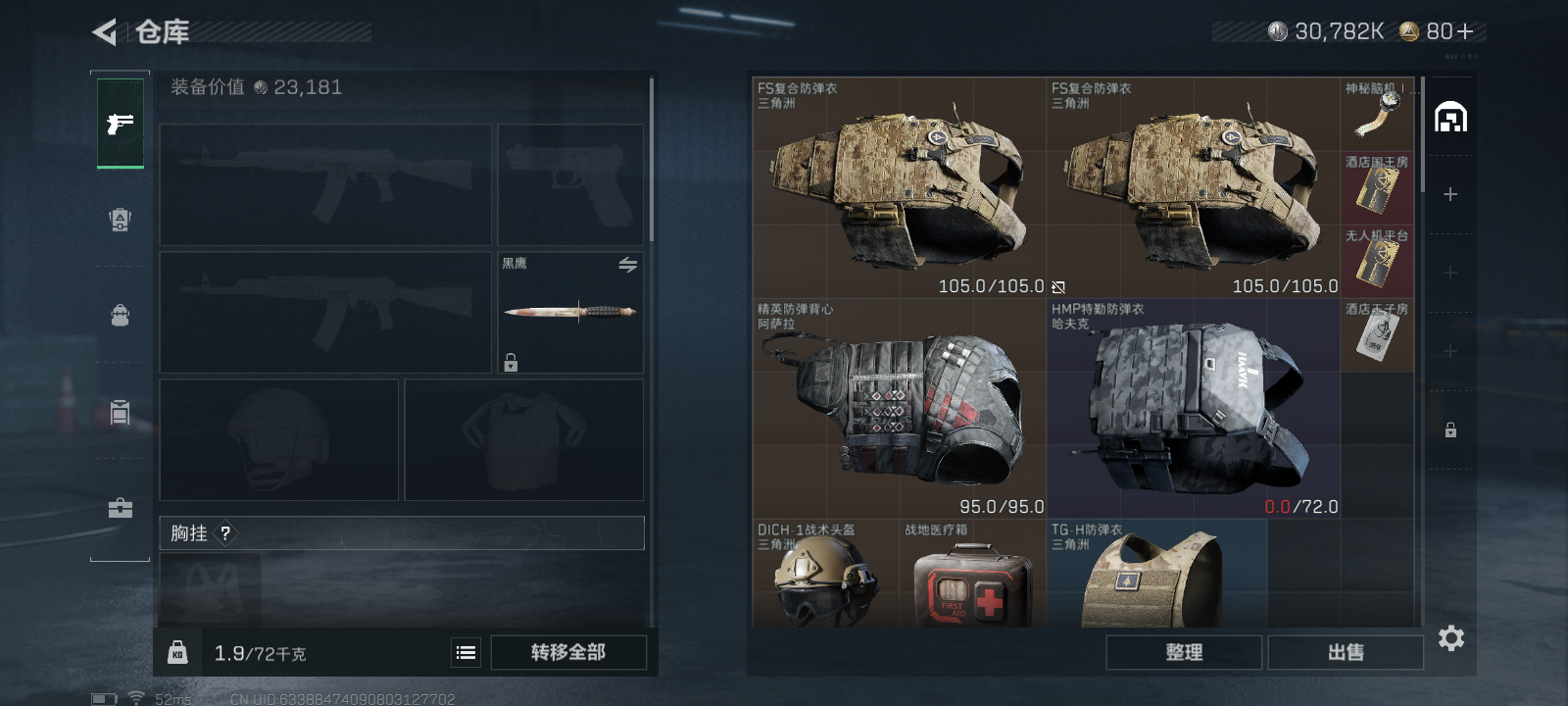Screen dimensions: 1568x706
Task: Sort the stash with the 整理 button
Action: [1184, 652]
